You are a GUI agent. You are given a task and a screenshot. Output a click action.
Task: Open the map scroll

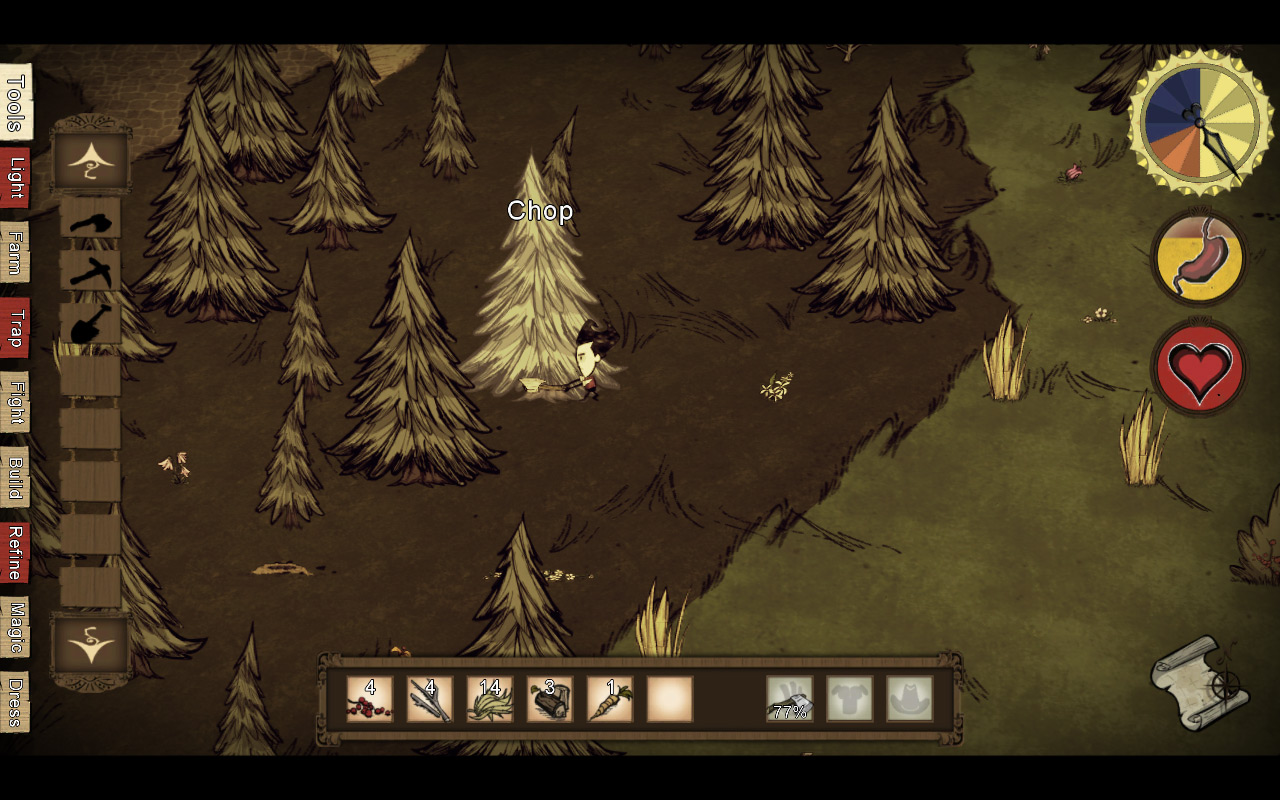(x=1199, y=685)
